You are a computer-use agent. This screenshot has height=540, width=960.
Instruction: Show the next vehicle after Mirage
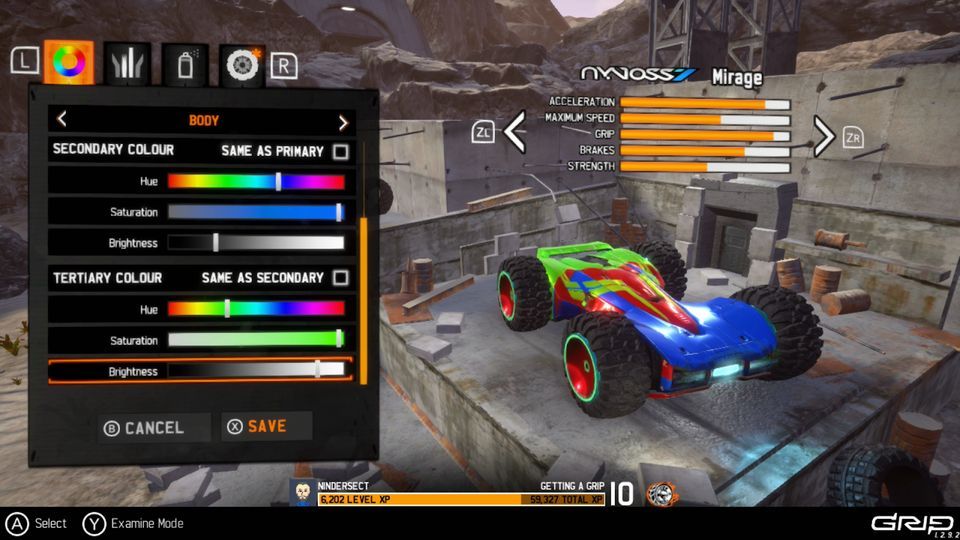point(823,136)
